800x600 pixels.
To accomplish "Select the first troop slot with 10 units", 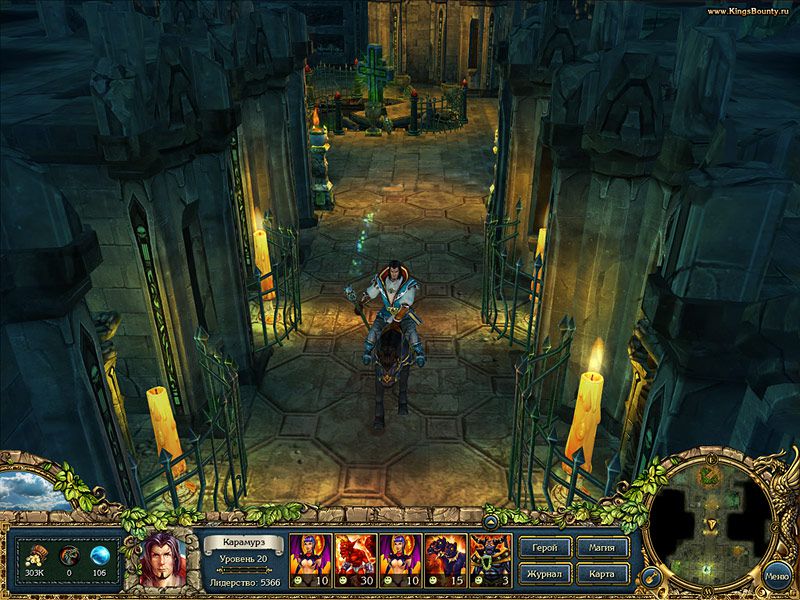I will [x=309, y=559].
